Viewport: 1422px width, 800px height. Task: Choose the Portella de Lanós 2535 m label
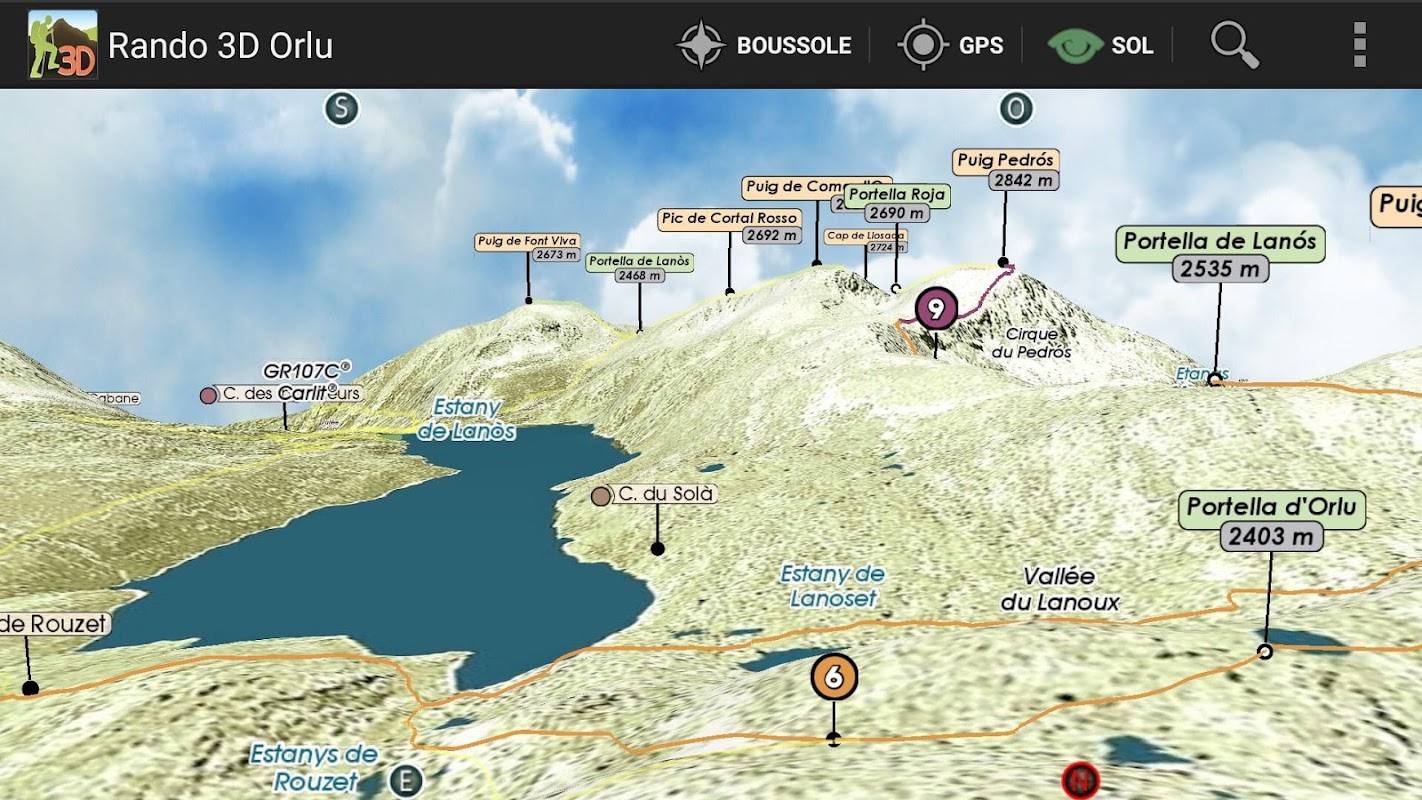point(1220,253)
